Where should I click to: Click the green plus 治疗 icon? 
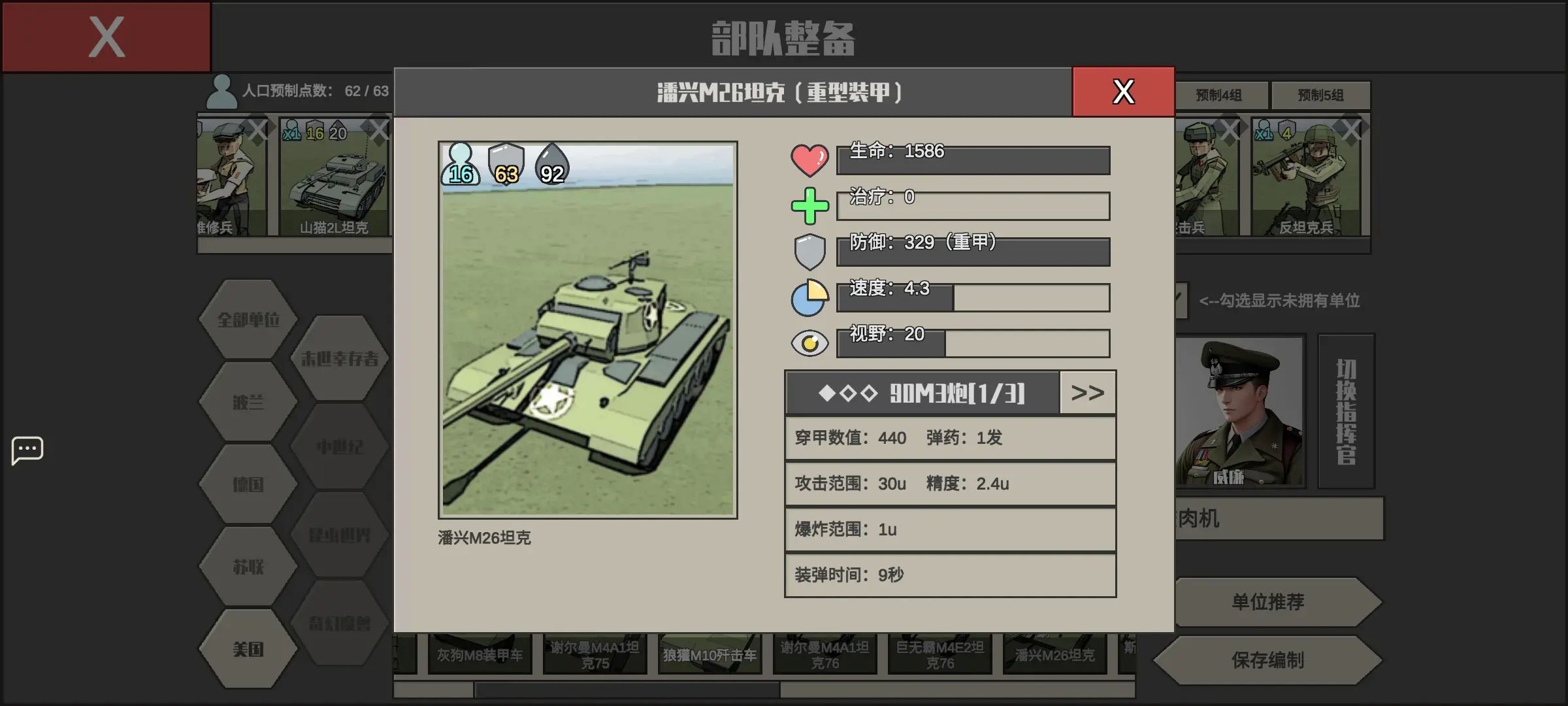point(809,205)
